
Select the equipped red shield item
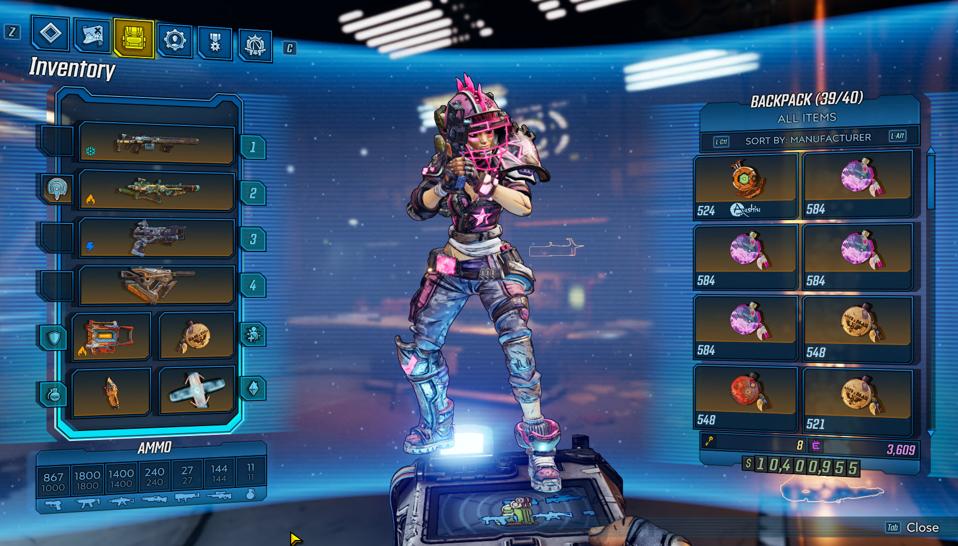(x=111, y=337)
